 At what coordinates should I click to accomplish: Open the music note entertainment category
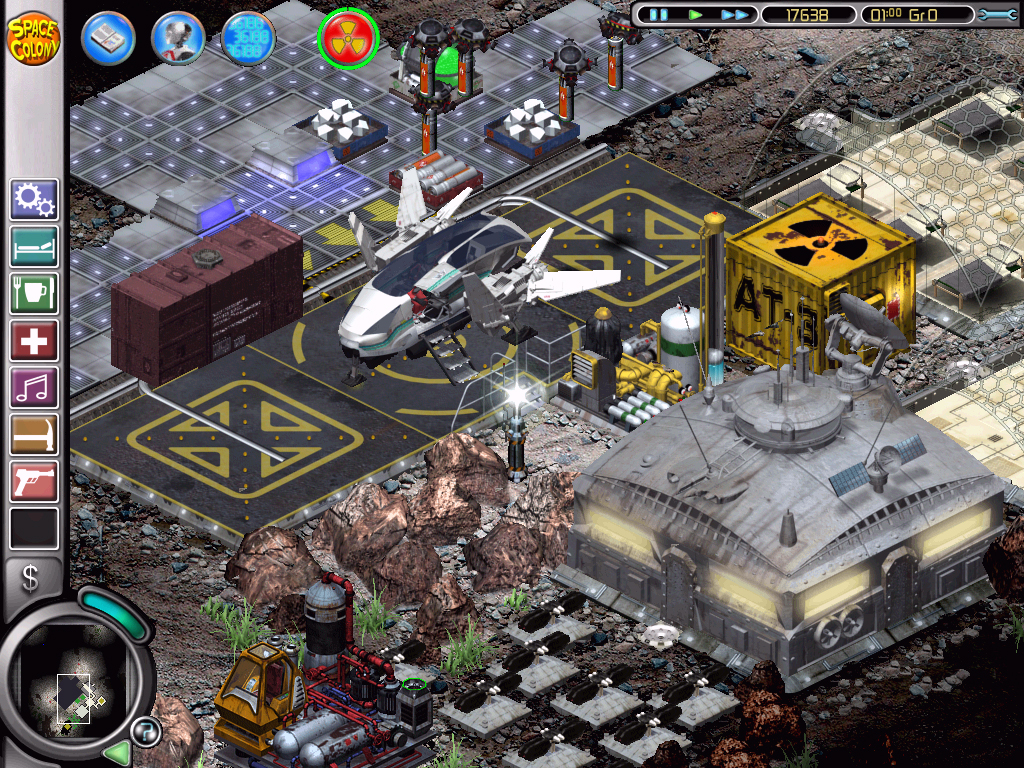[x=34, y=388]
